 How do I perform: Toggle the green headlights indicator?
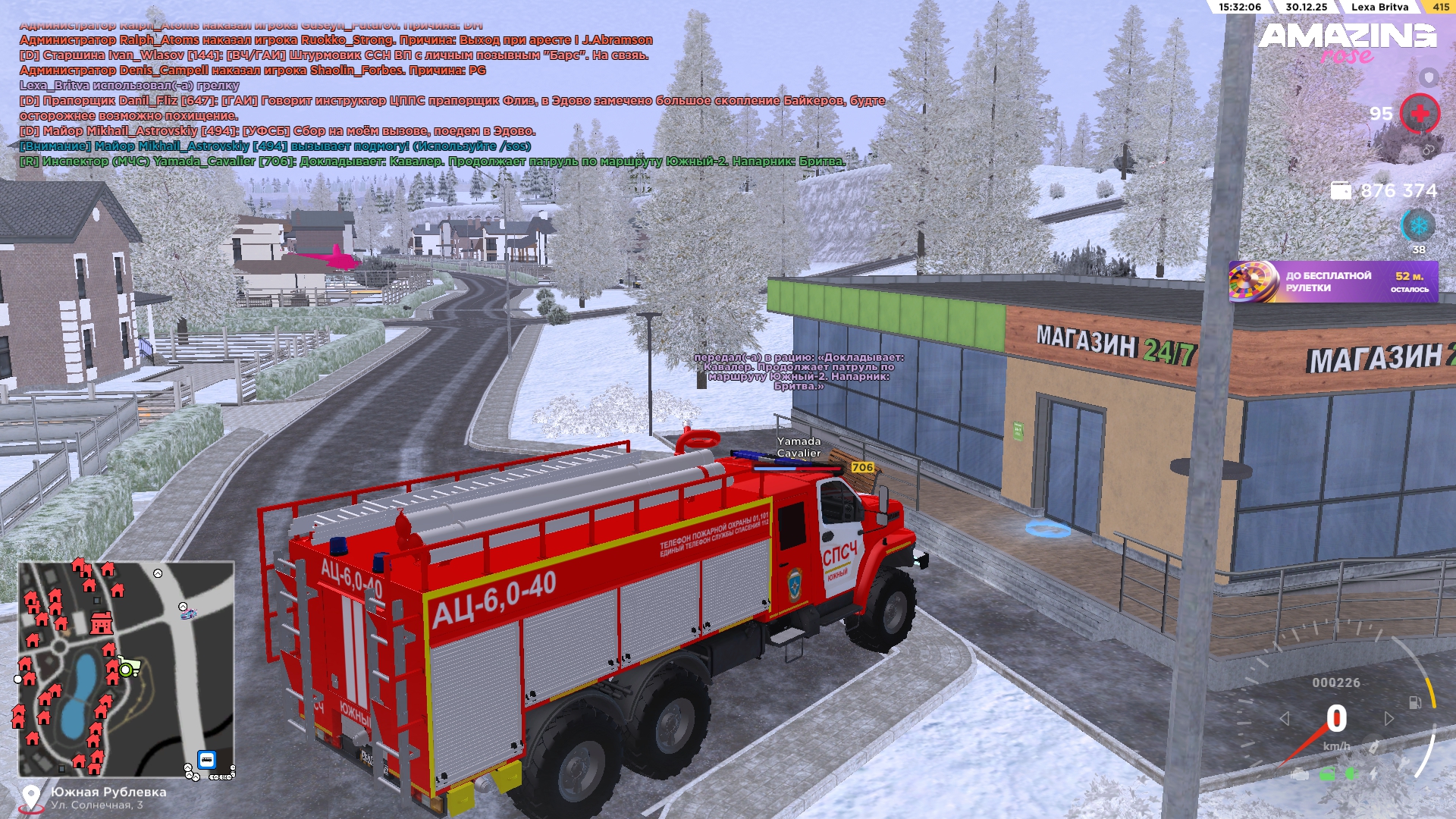(1351, 773)
